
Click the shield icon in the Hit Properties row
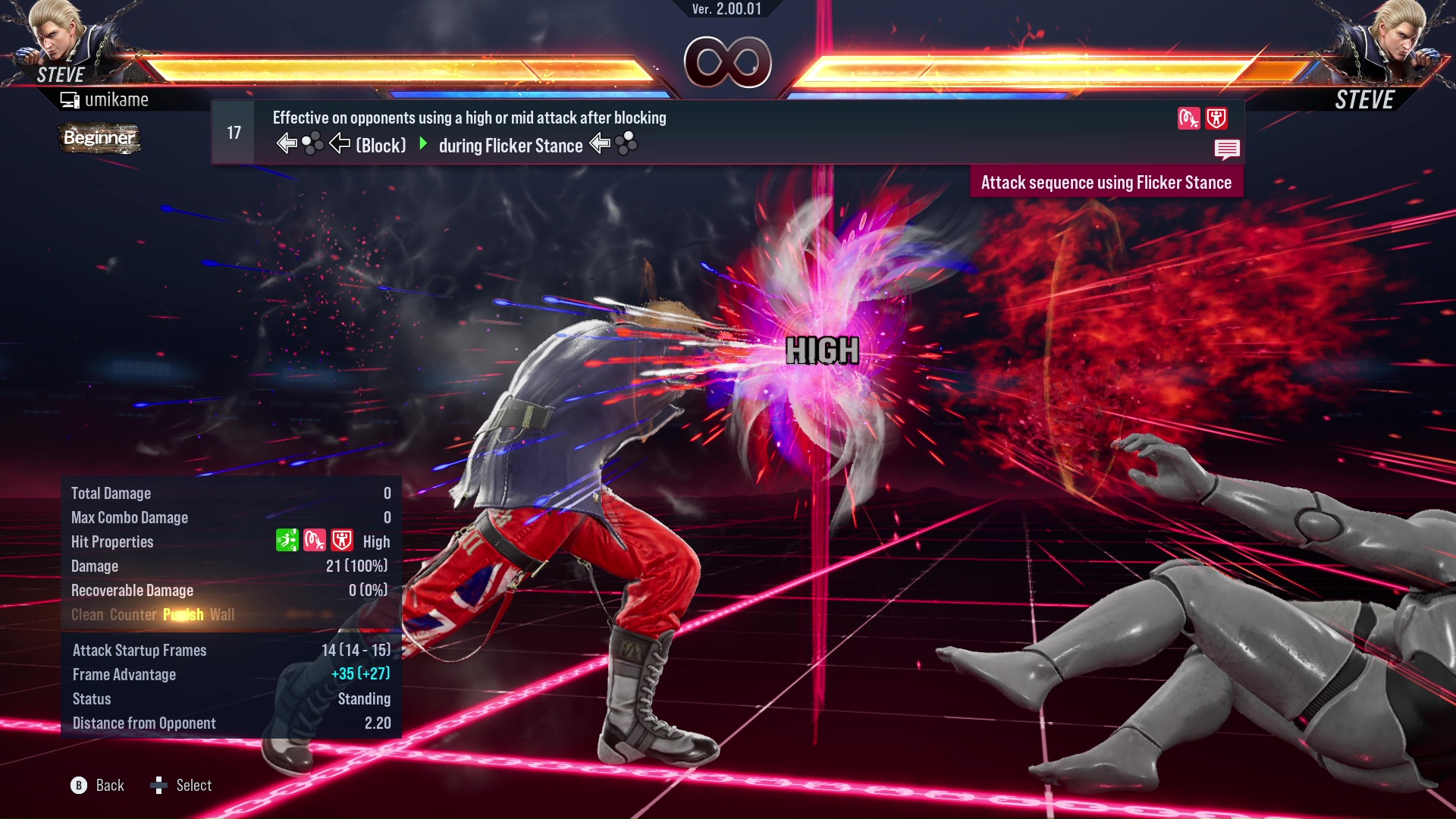coord(341,541)
